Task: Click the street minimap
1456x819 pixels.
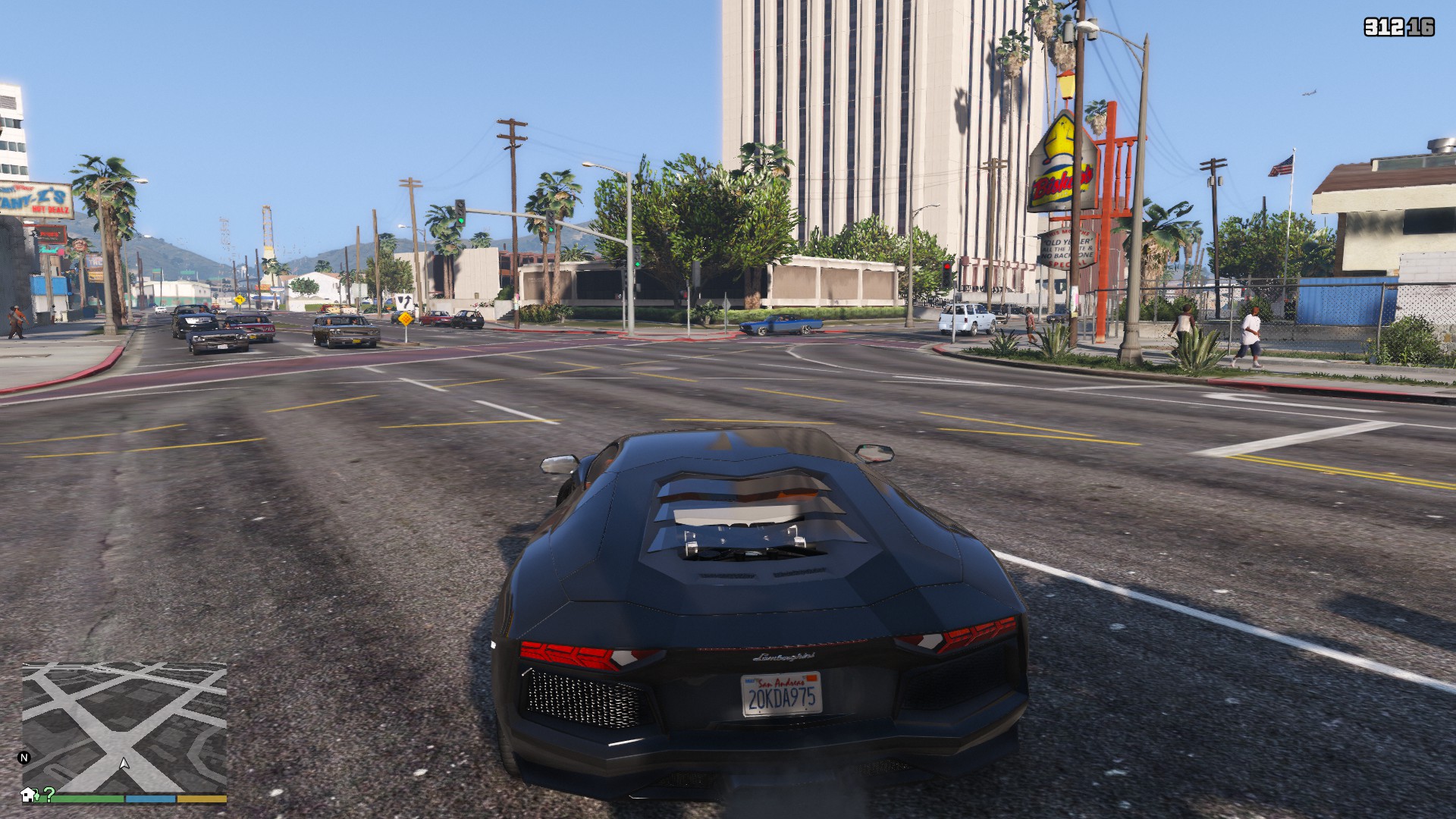Action: tap(125, 720)
